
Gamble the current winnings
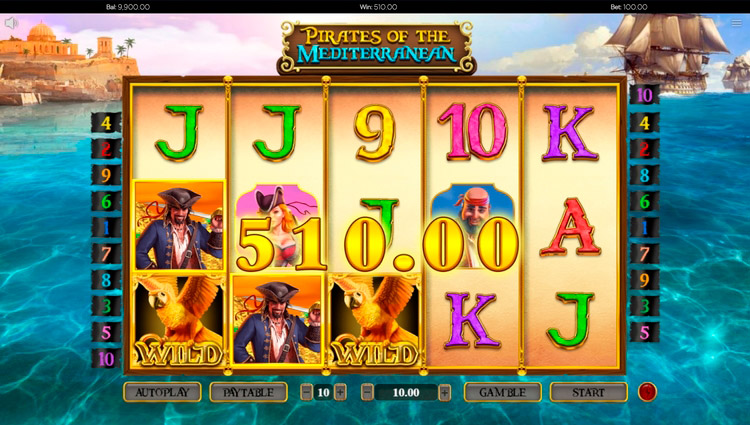click(x=502, y=392)
